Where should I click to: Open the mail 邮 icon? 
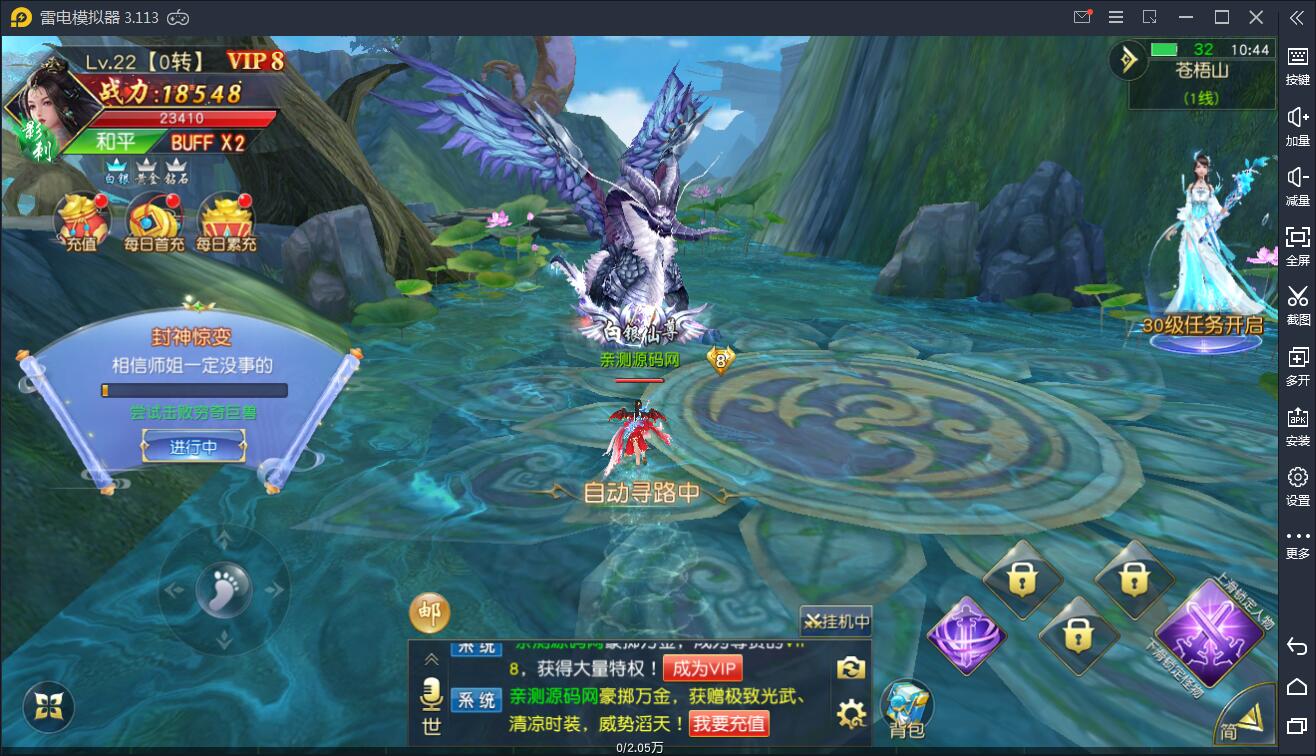coord(430,613)
